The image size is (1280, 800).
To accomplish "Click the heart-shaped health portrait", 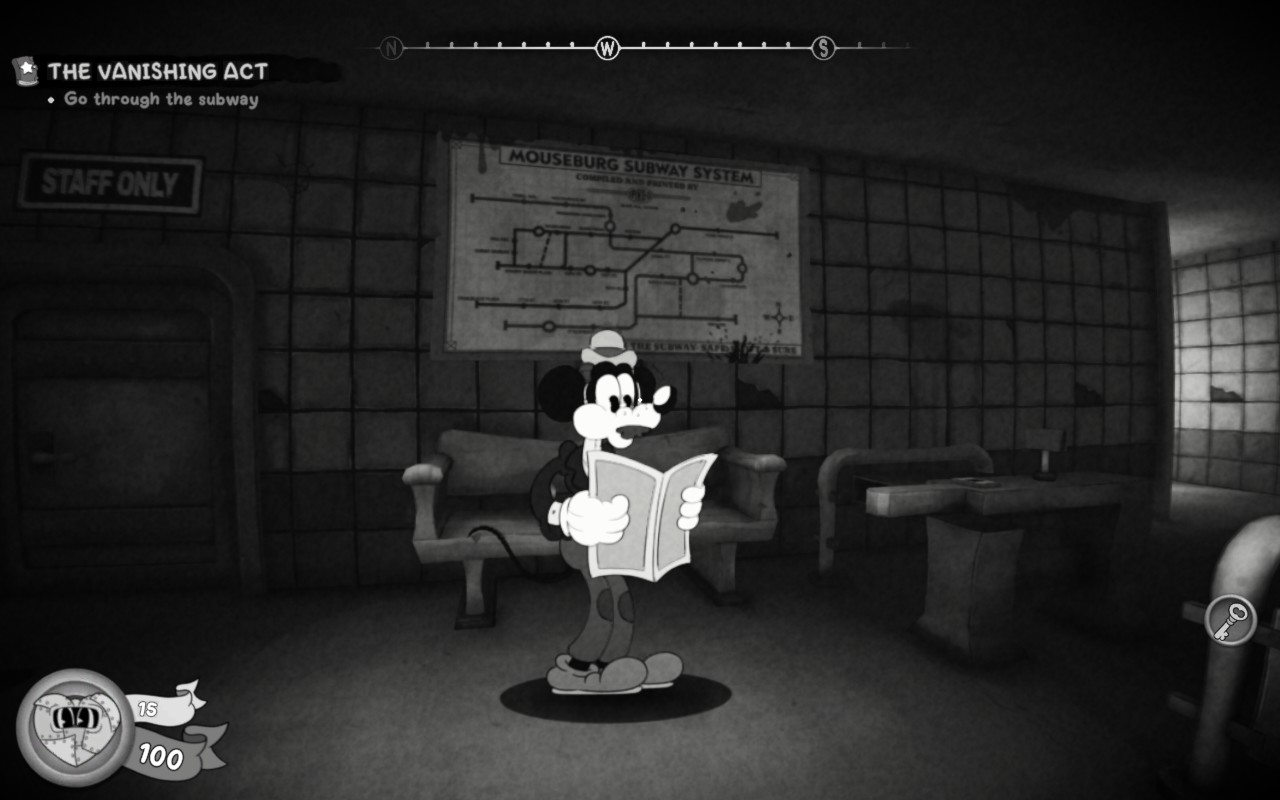I will (75, 726).
